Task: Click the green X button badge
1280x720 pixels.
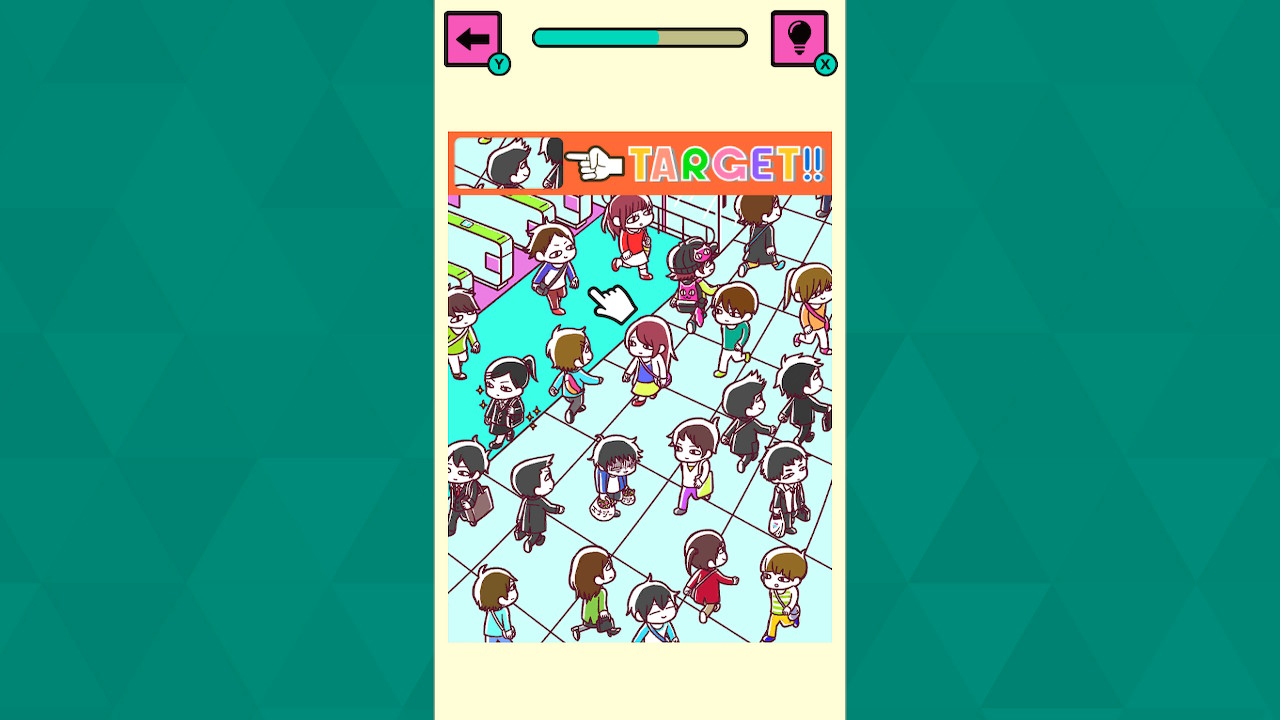Action: pos(826,64)
